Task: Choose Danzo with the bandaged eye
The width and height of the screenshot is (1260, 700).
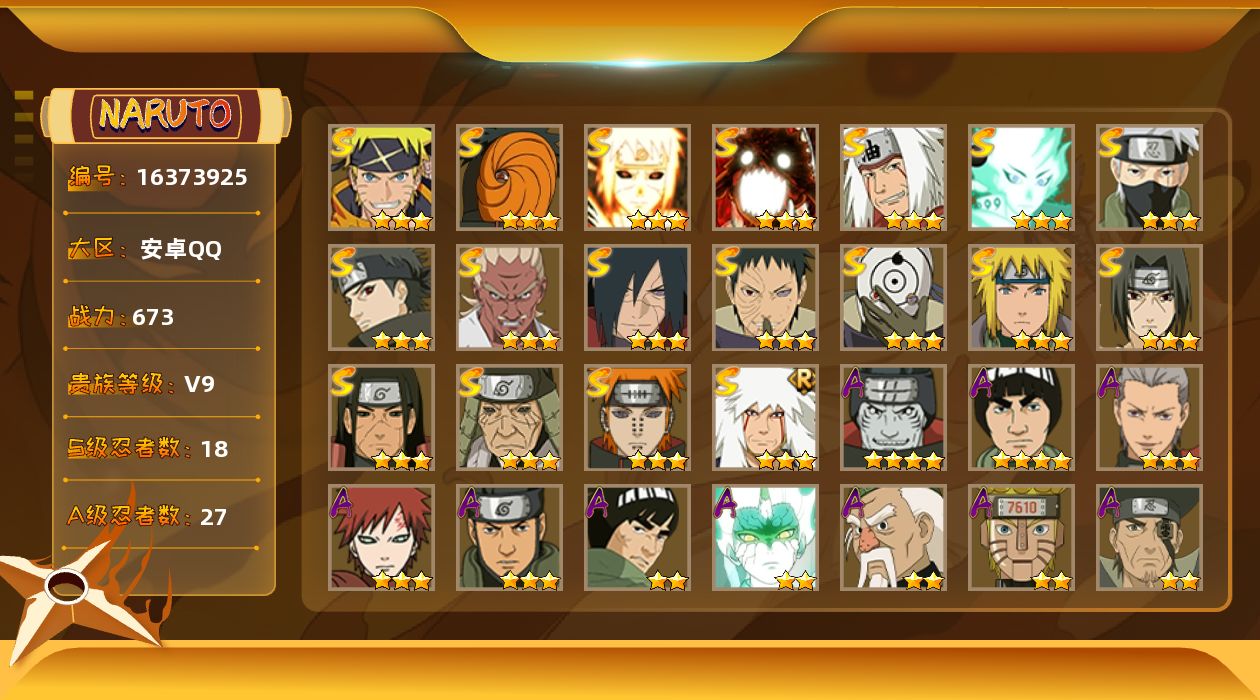Action: click(x=1149, y=537)
